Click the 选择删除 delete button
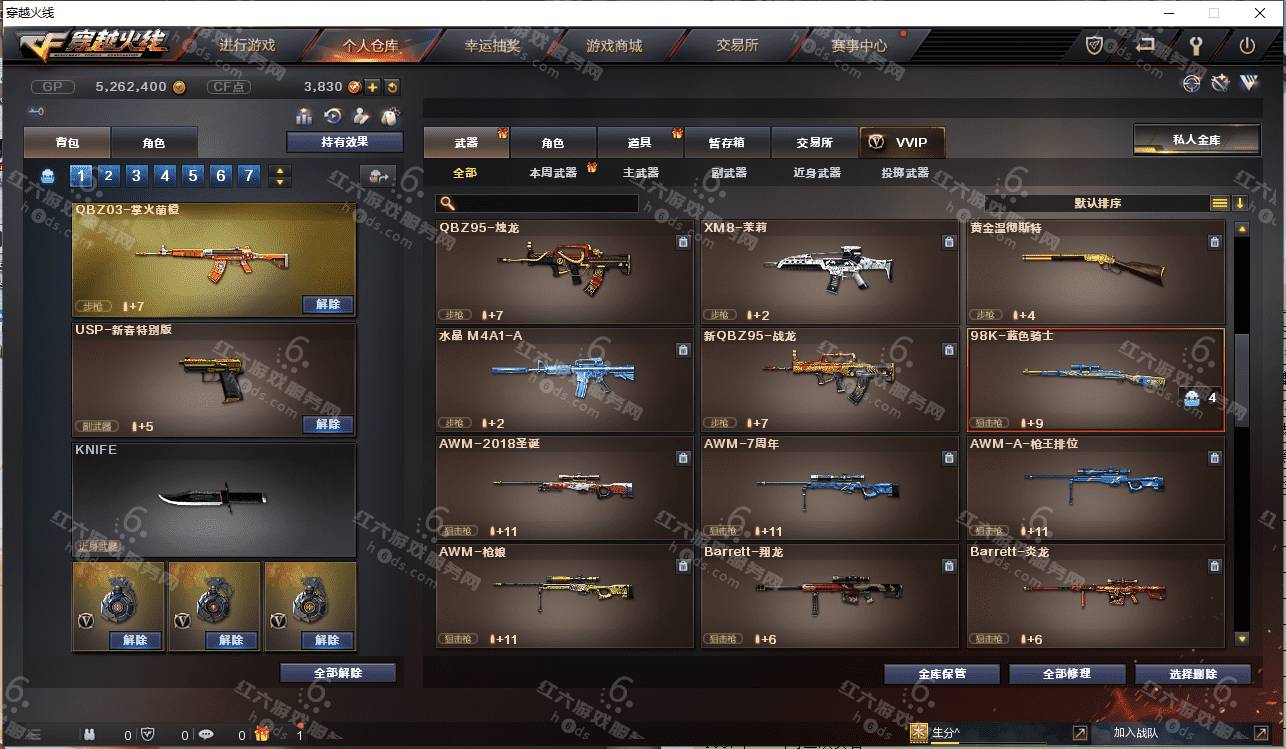1286x749 pixels. (x=1192, y=674)
